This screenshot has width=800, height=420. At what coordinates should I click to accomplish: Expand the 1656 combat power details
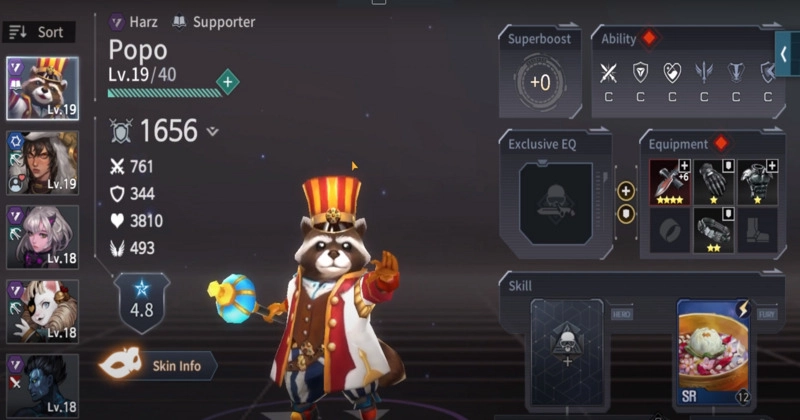coord(212,131)
